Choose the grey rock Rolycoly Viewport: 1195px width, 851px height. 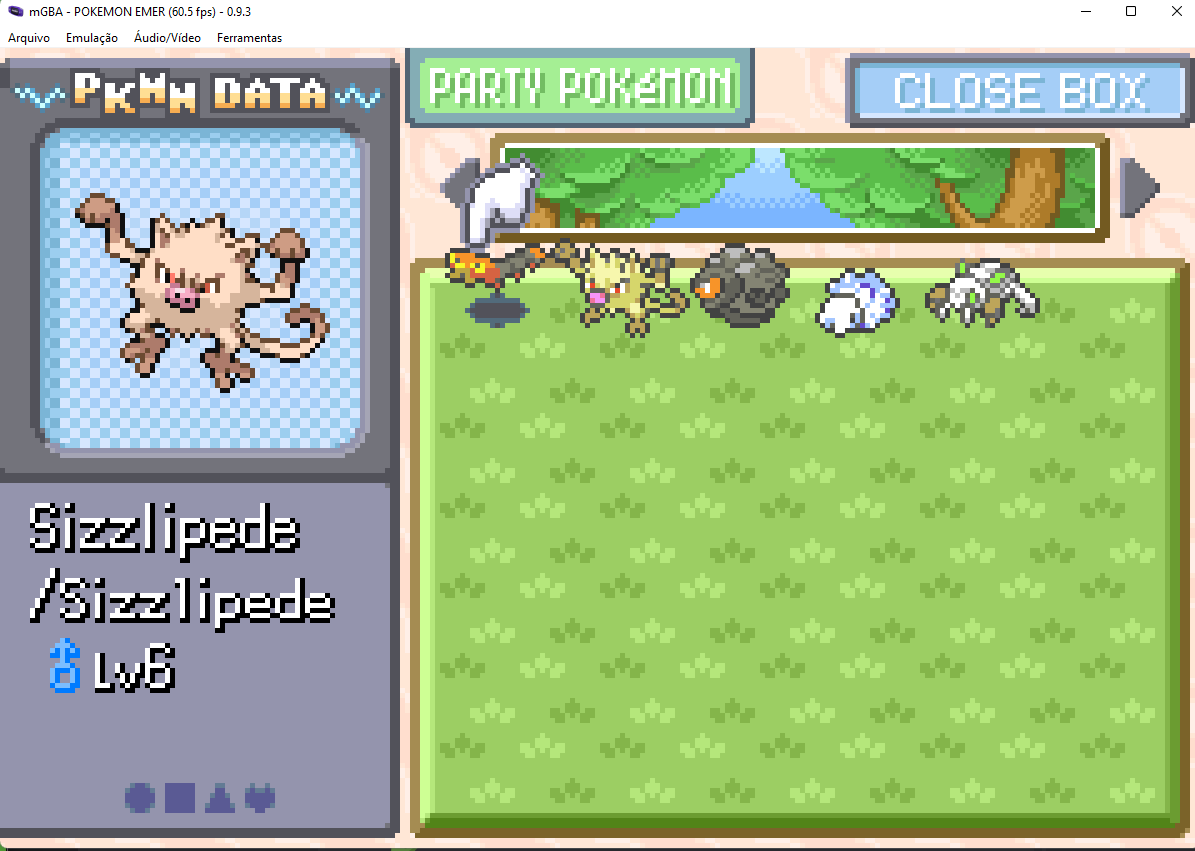point(741,285)
